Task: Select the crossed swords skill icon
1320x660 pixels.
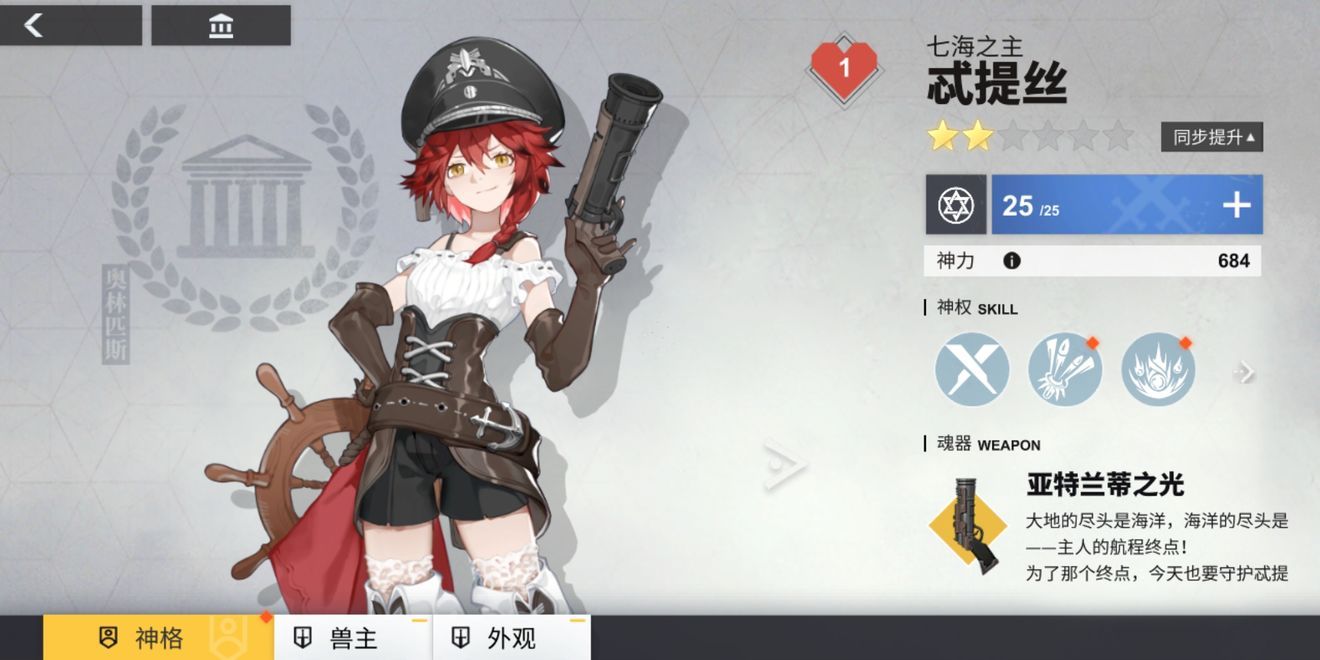Action: click(972, 370)
